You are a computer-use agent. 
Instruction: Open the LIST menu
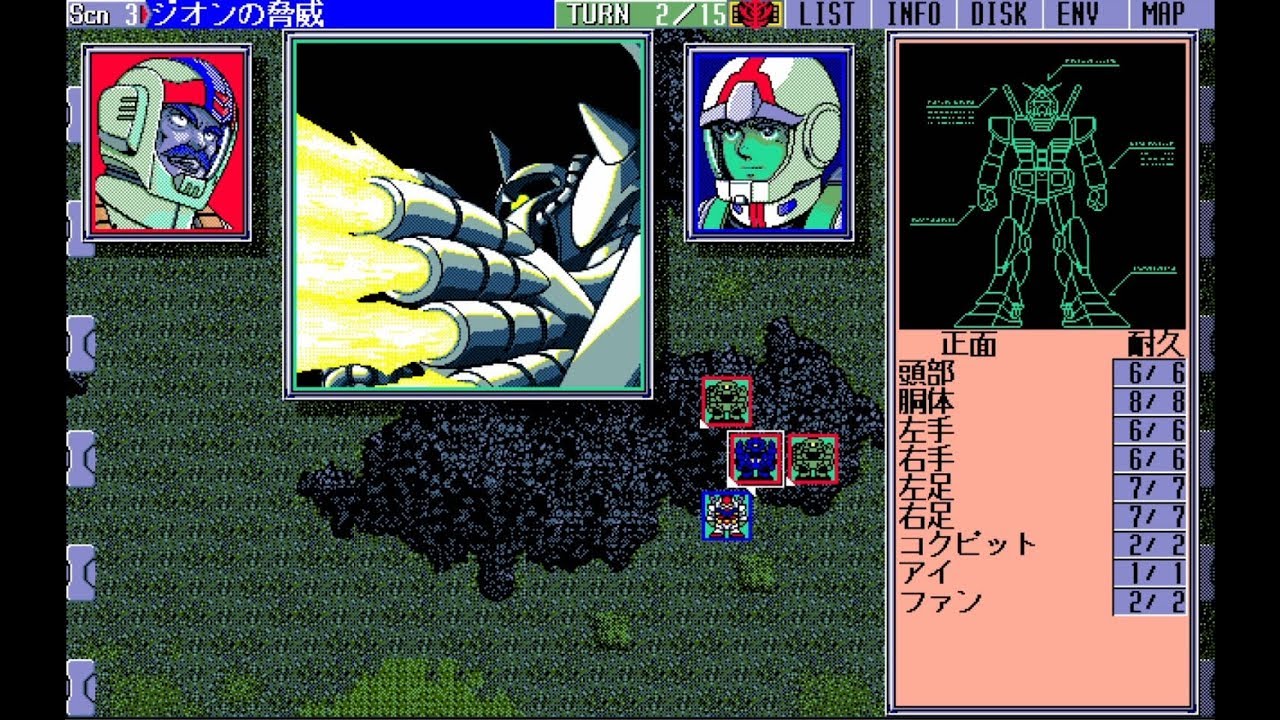(828, 14)
